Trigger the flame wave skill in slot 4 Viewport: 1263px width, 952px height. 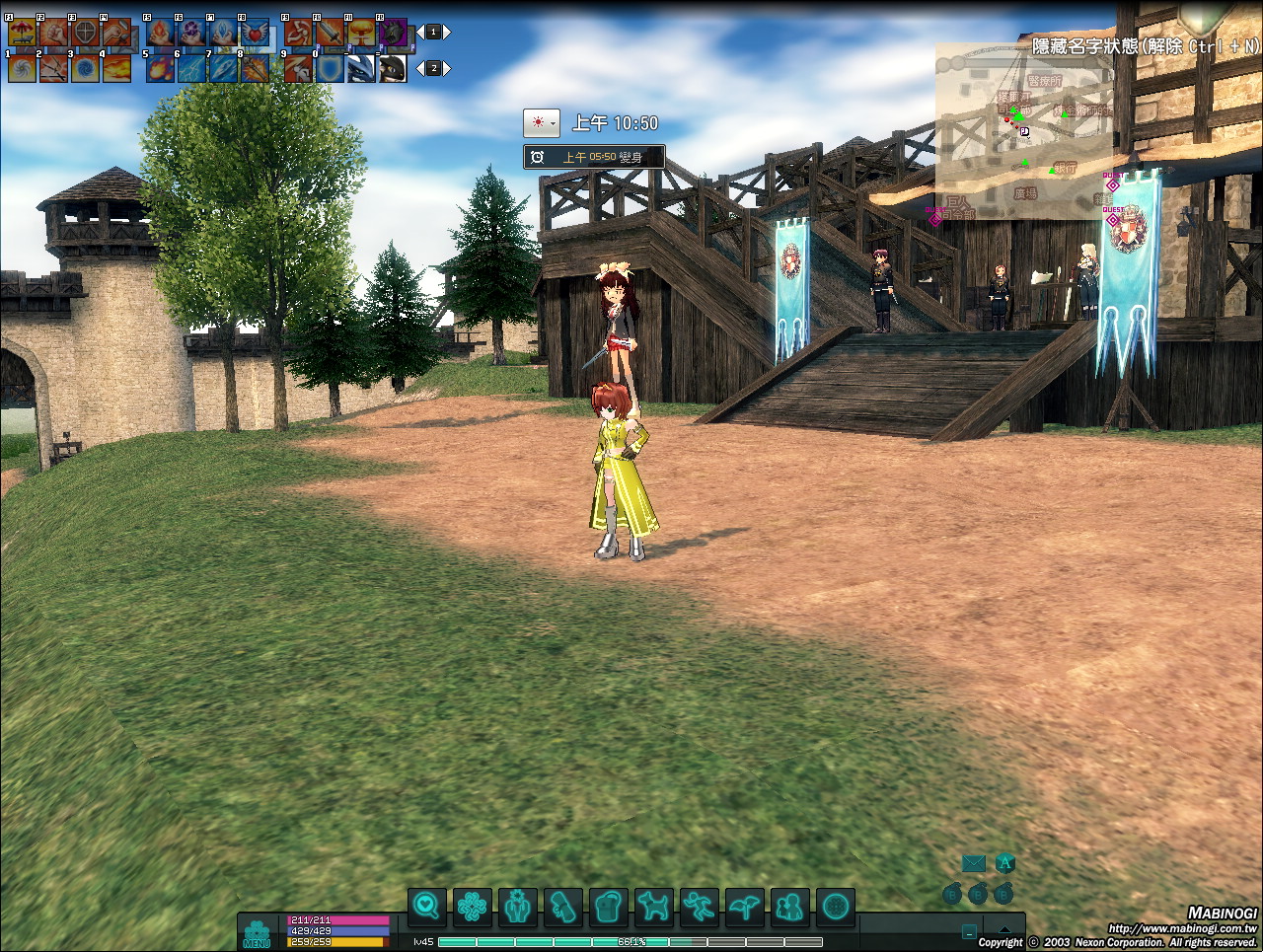pyautogui.click(x=116, y=68)
